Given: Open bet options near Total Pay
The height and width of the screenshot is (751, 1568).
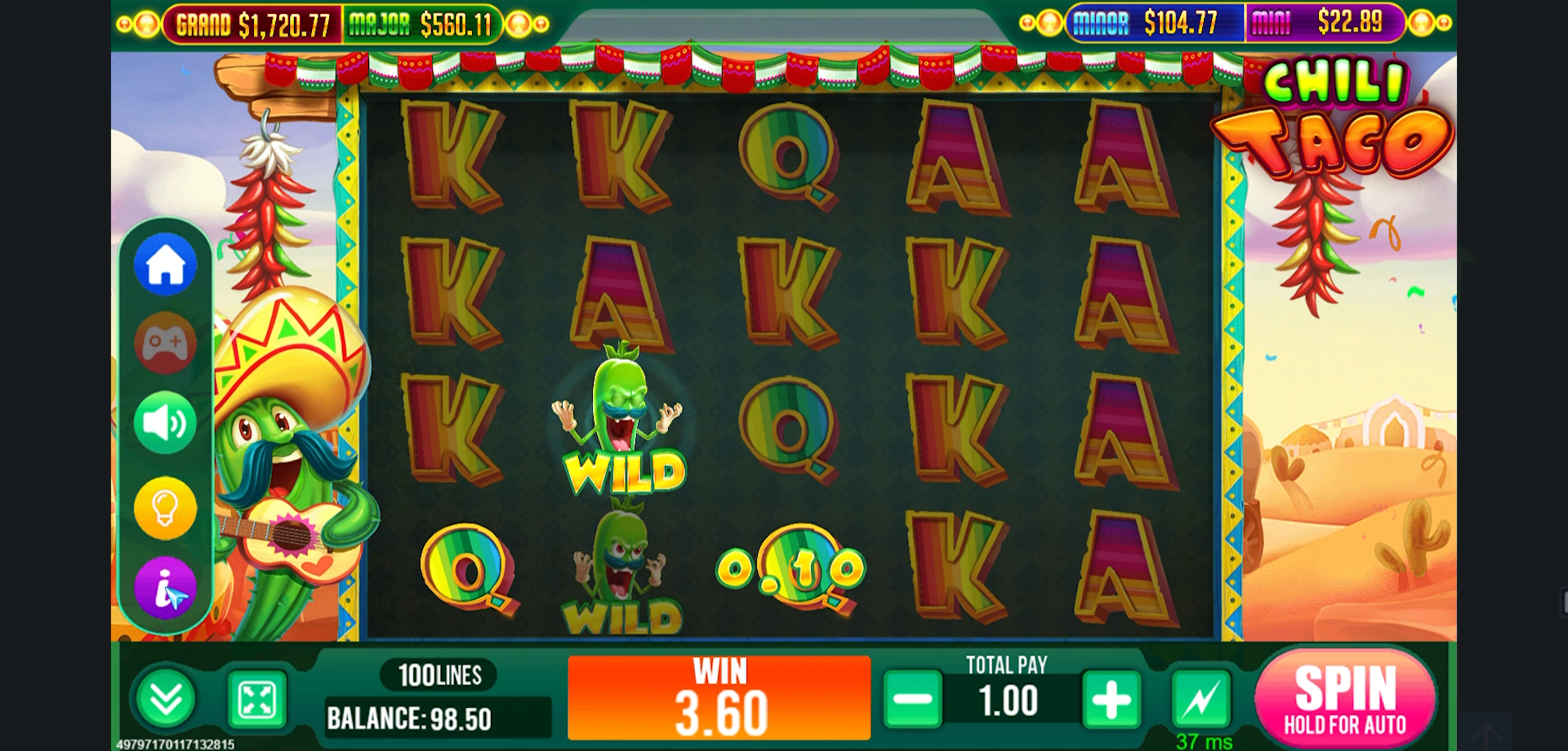Looking at the screenshot, I should click(x=1009, y=699).
